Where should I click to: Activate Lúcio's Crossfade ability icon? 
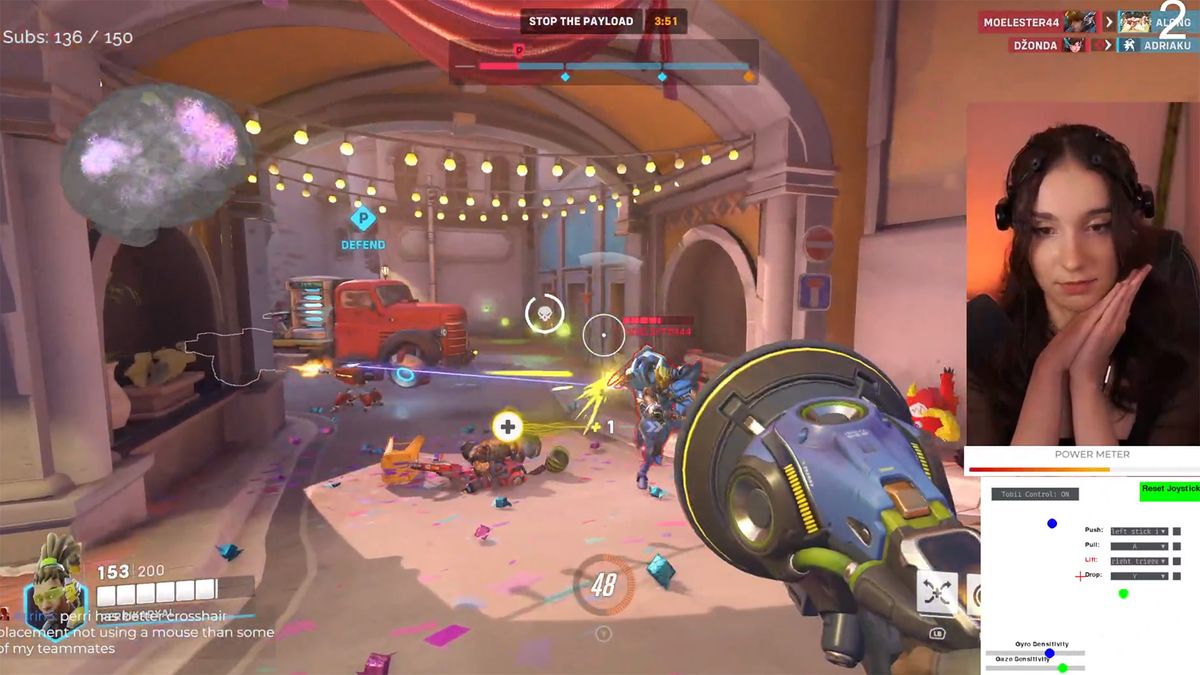[937, 593]
